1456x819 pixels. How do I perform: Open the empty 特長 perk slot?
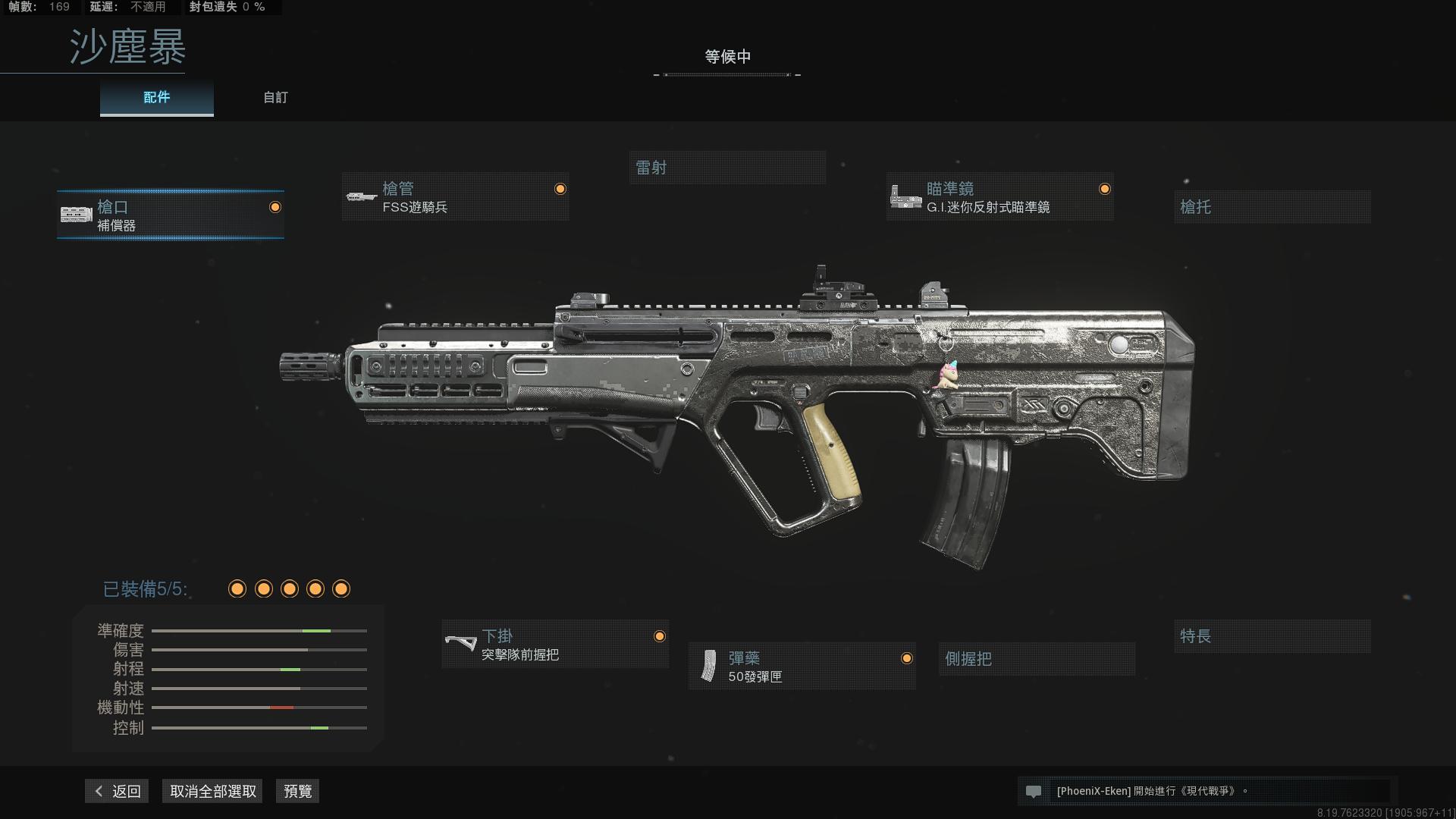click(1272, 636)
